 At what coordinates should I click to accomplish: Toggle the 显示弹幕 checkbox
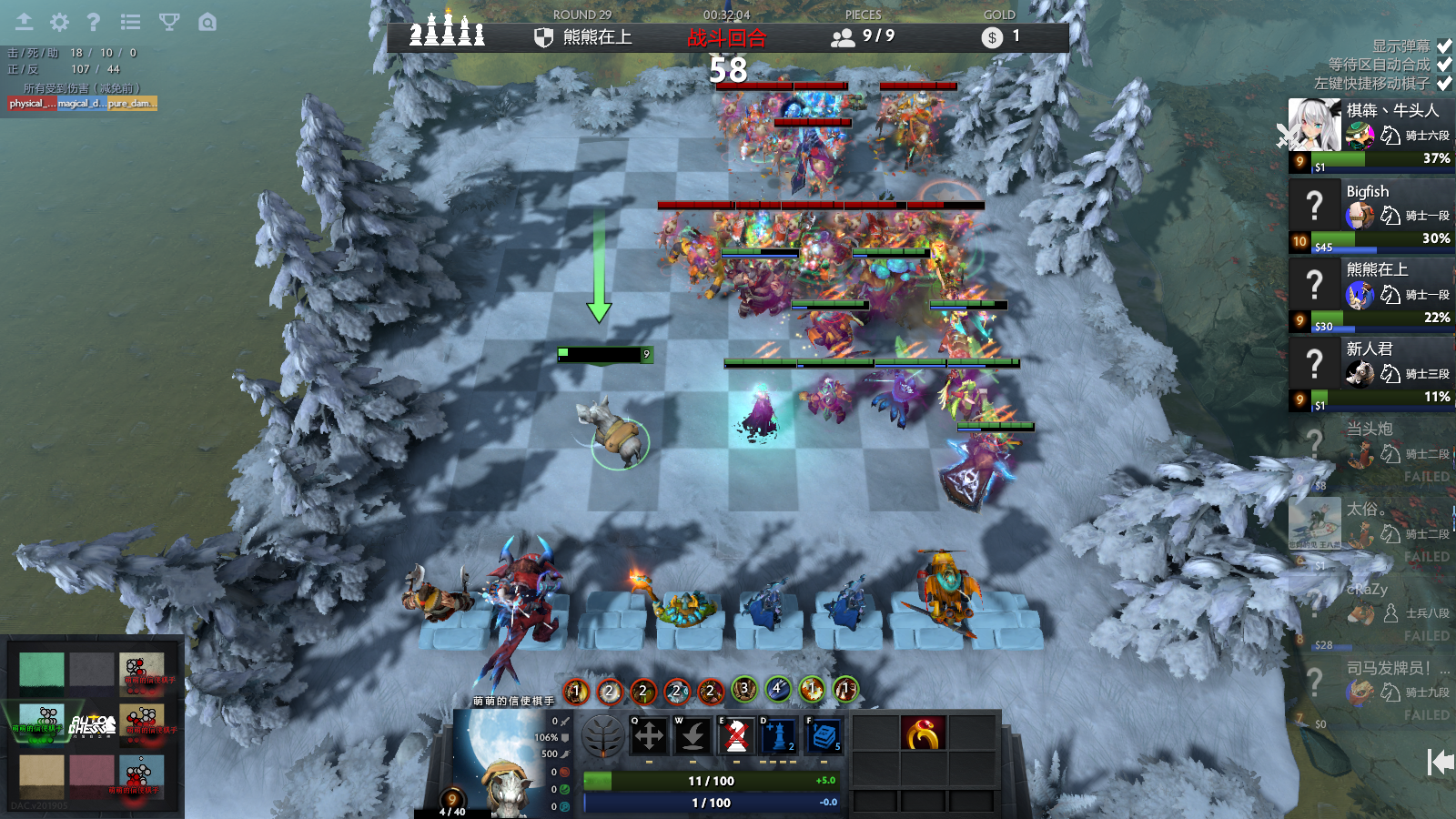click(x=1444, y=45)
